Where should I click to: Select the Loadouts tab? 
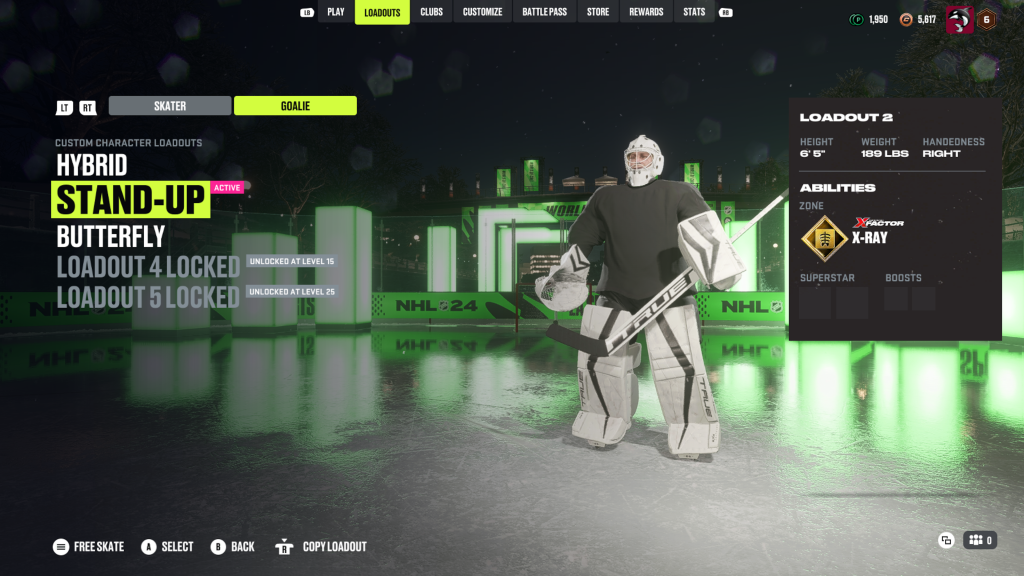pos(382,12)
